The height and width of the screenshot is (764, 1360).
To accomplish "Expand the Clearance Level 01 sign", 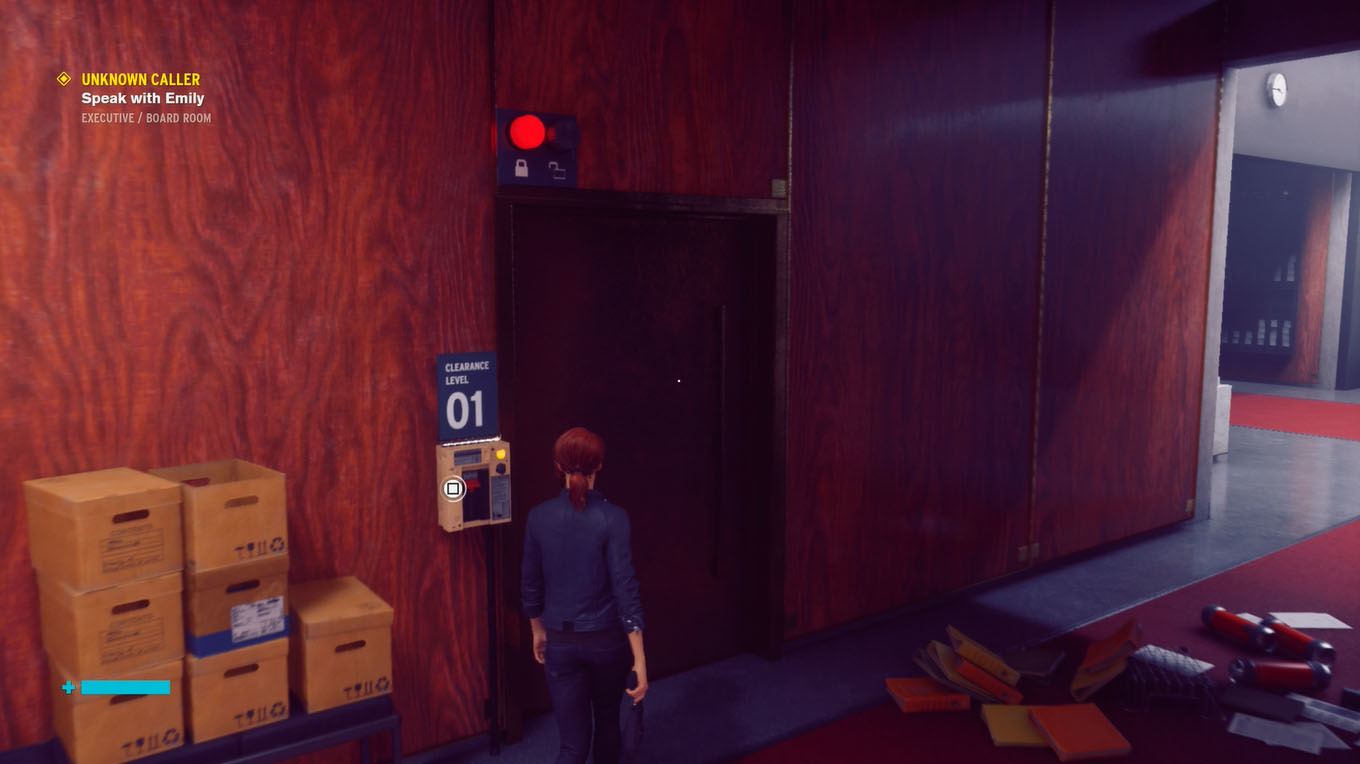I will click(x=465, y=394).
